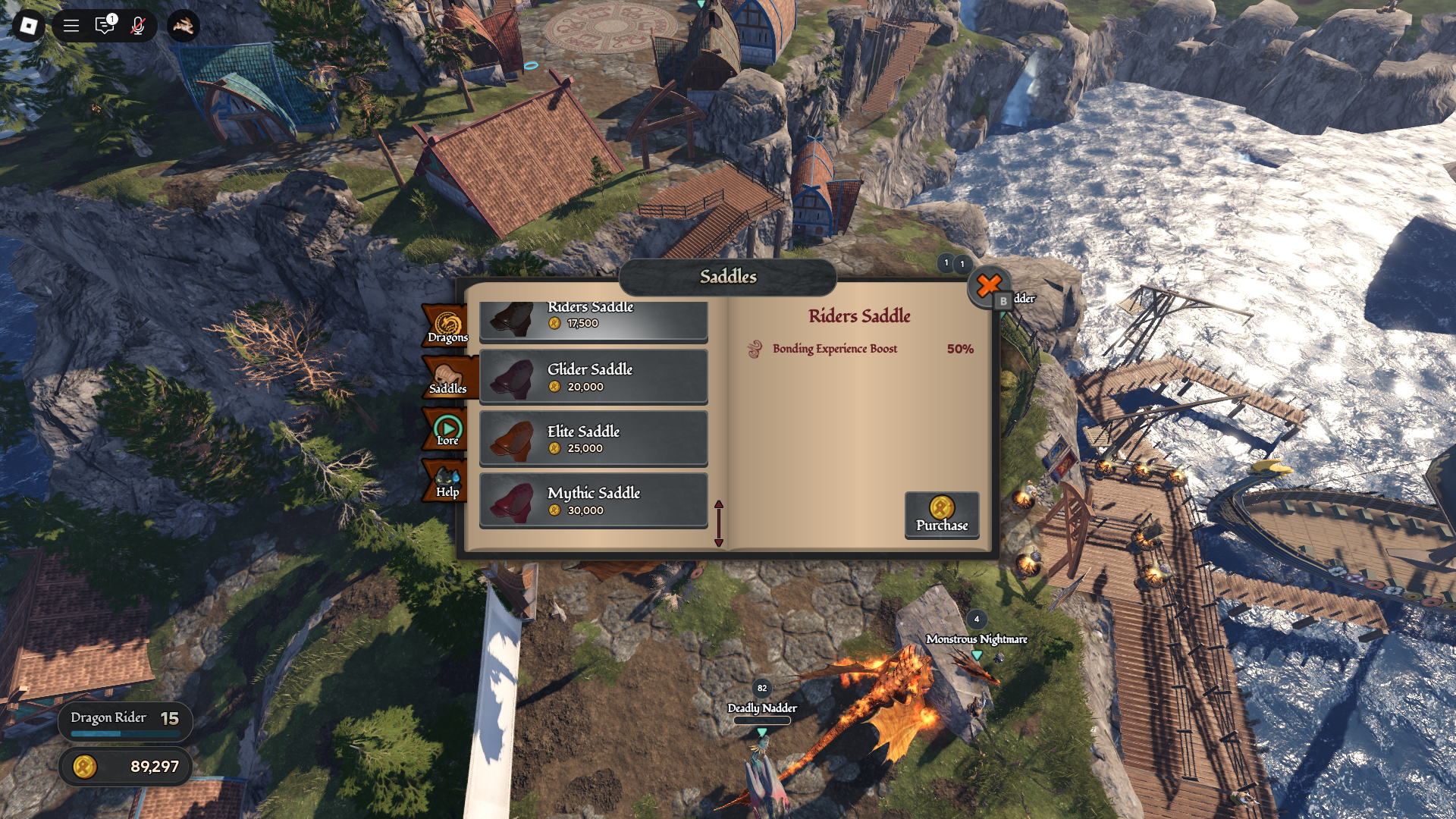Show the Lore section
The height and width of the screenshot is (819, 1456).
[x=447, y=430]
